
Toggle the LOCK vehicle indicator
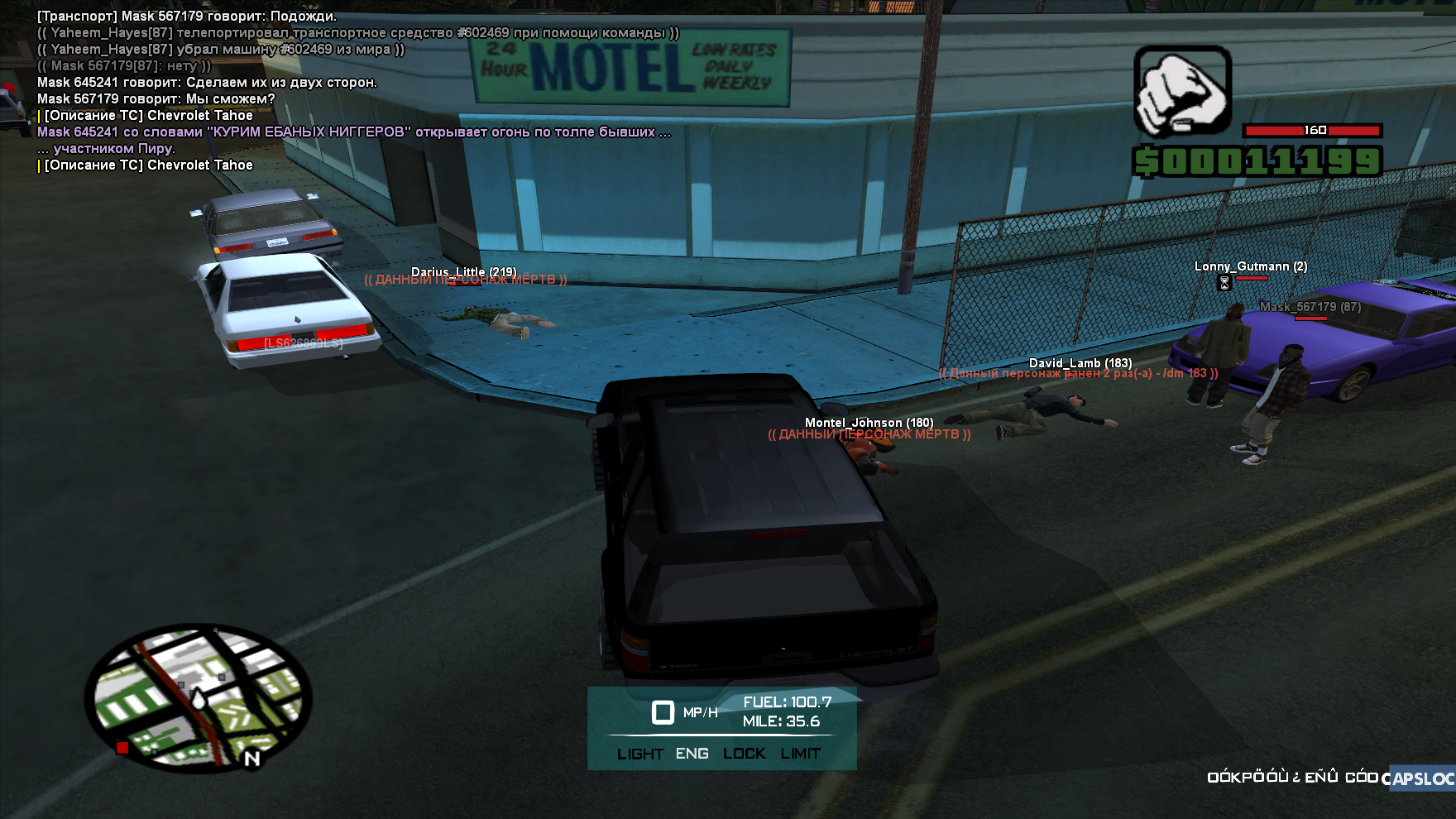coord(744,754)
